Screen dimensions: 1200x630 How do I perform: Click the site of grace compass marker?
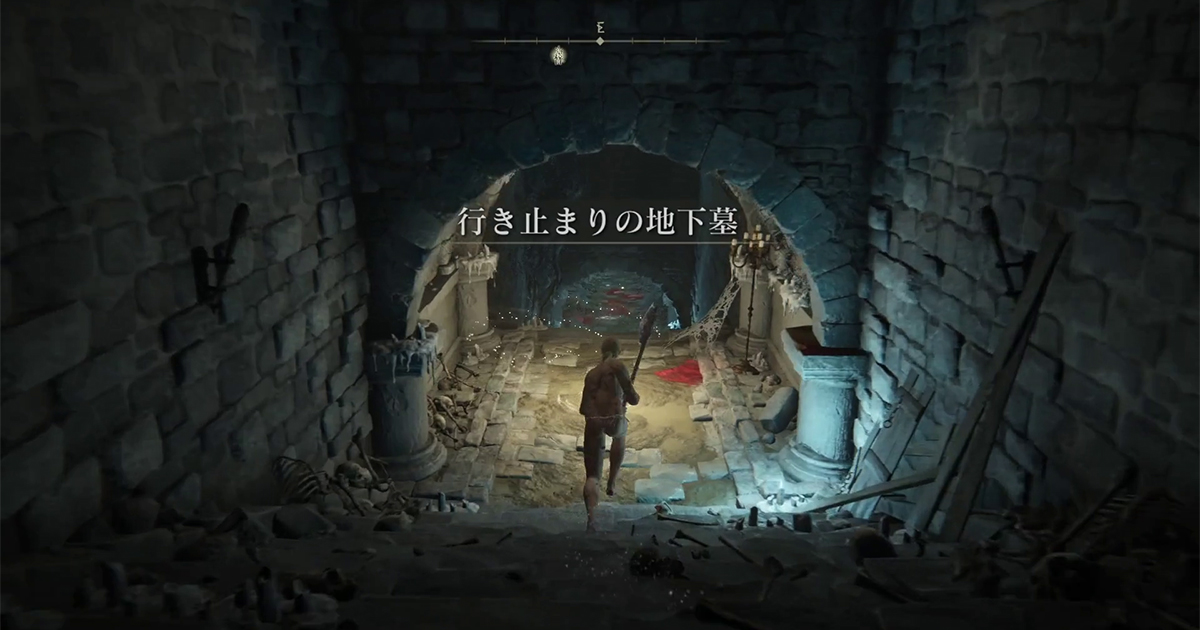[x=559, y=55]
